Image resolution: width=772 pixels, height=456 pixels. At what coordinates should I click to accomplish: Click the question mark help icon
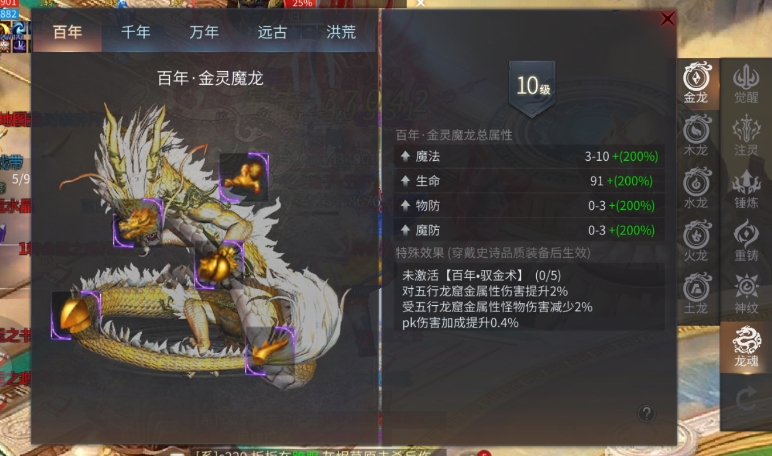point(647,412)
